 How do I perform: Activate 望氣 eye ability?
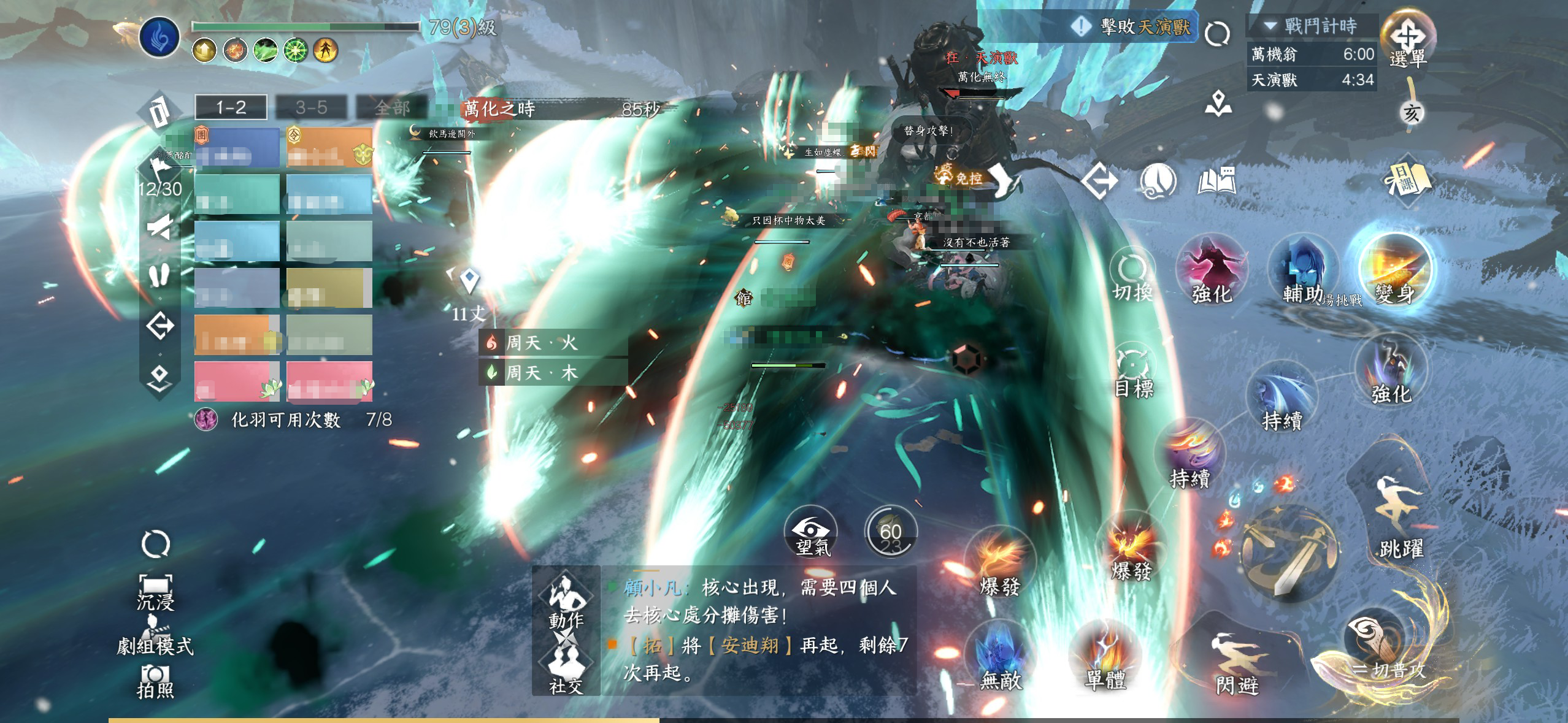point(812,532)
